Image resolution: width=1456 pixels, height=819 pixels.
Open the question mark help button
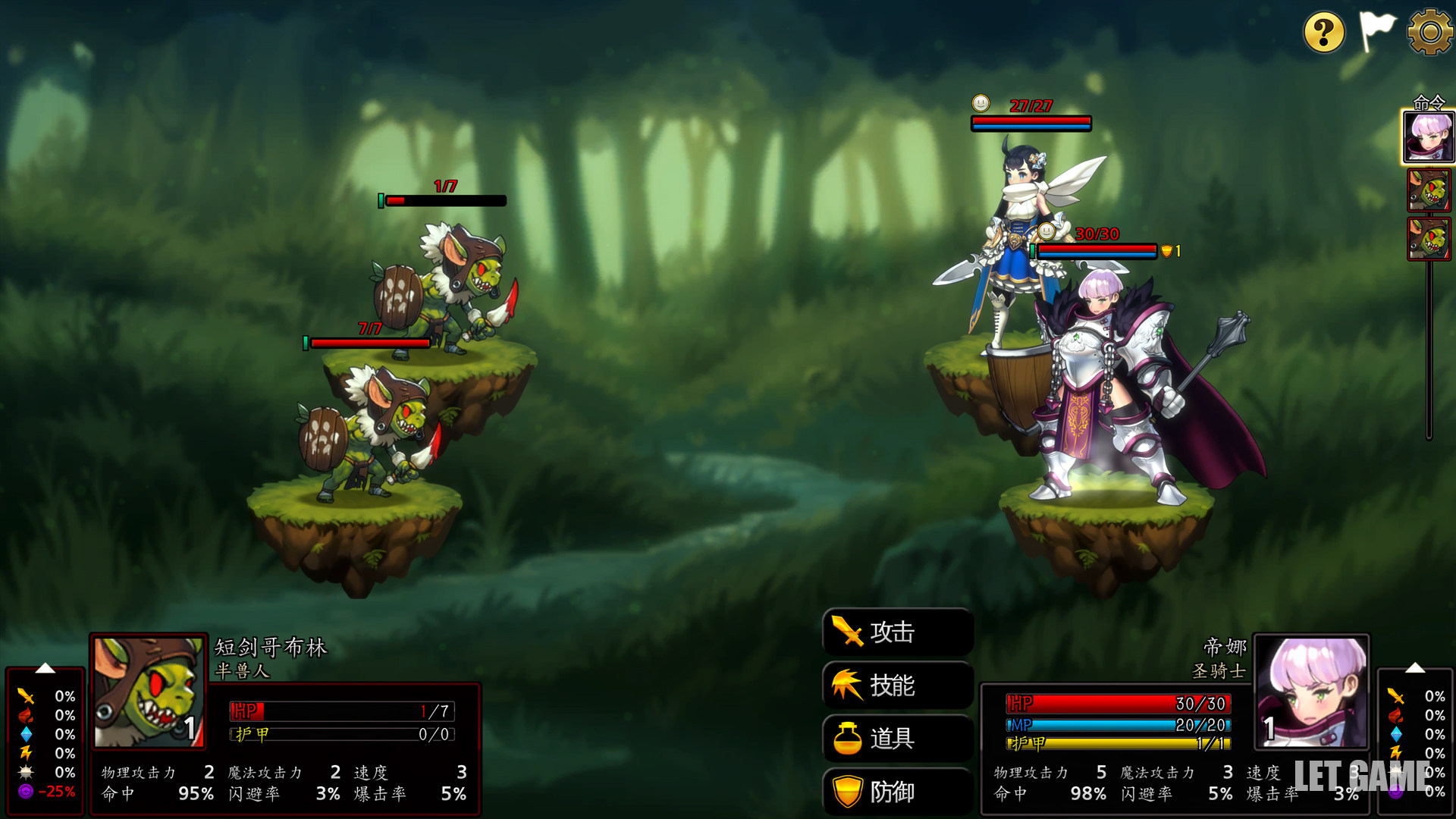coord(1323,33)
